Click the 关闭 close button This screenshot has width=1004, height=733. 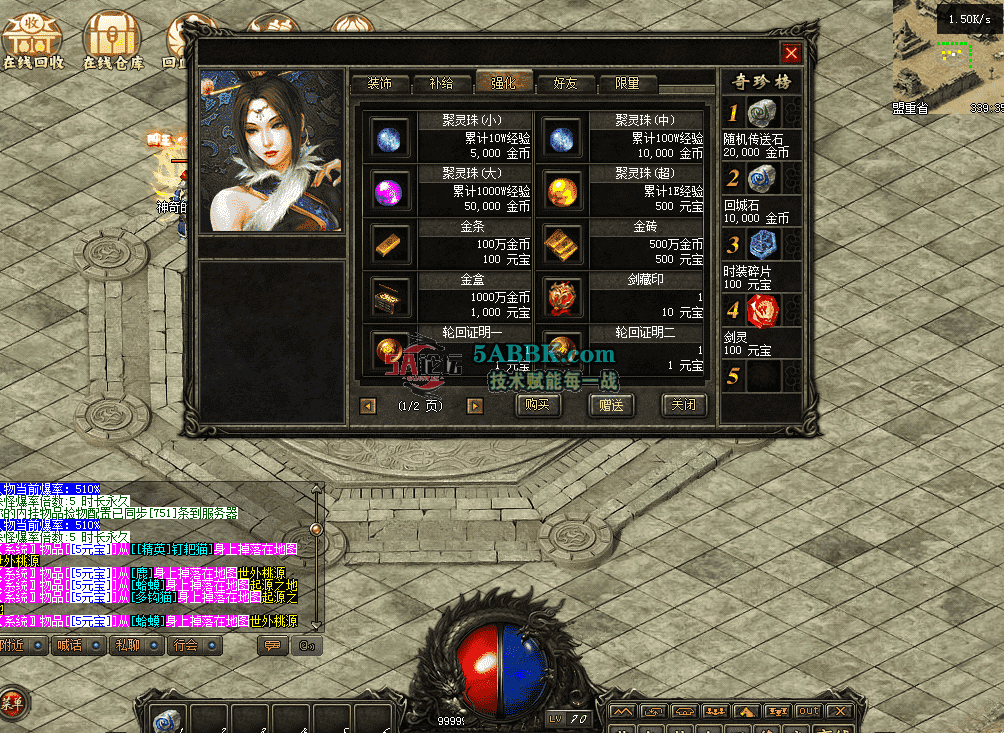click(x=684, y=405)
